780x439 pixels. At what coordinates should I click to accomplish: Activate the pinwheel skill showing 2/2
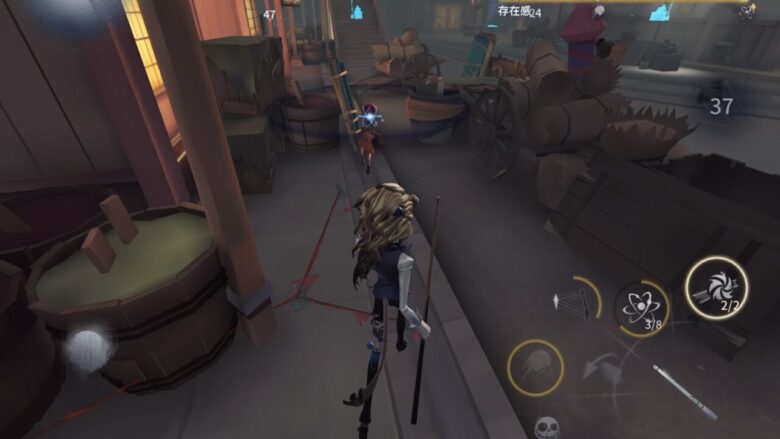pyautogui.click(x=716, y=288)
